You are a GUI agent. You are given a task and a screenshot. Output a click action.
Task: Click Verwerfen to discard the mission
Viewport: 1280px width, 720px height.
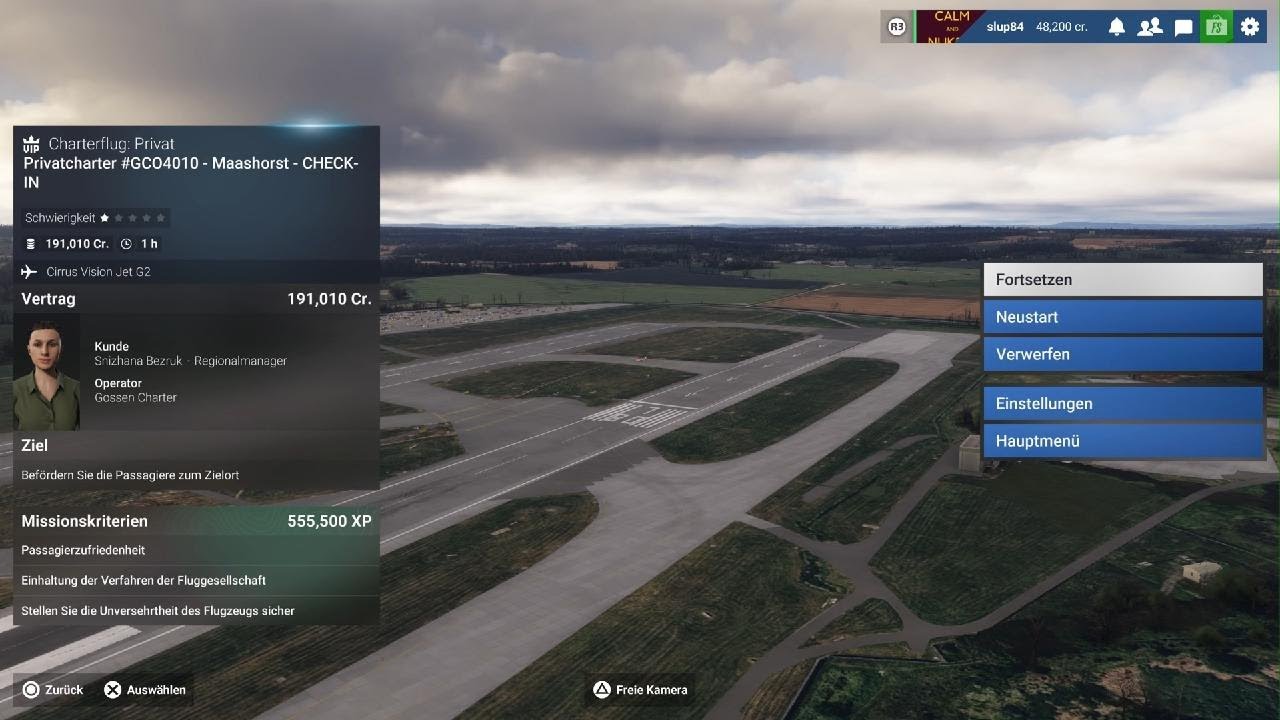coord(1122,354)
